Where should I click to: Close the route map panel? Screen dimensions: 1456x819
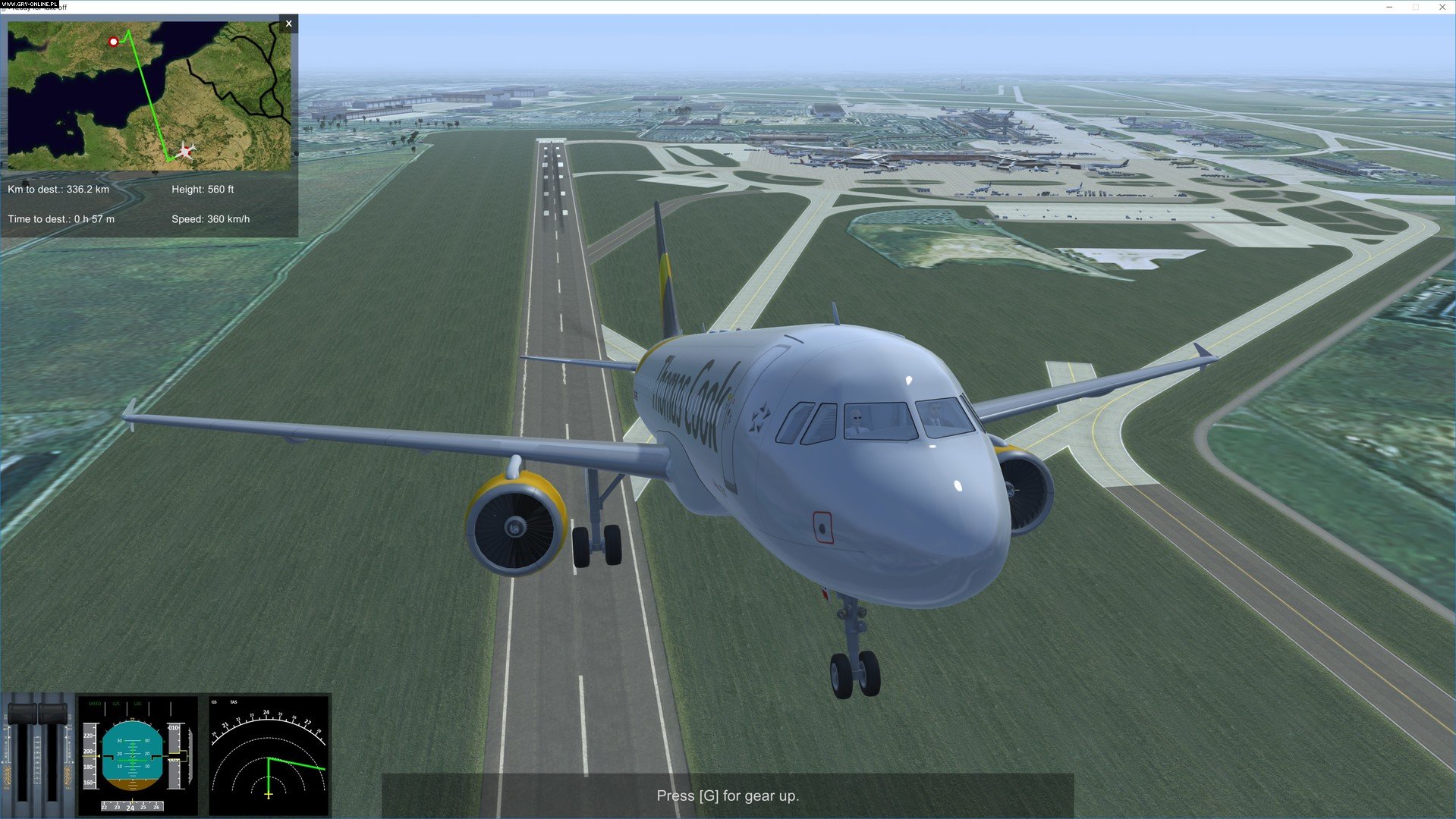click(288, 24)
